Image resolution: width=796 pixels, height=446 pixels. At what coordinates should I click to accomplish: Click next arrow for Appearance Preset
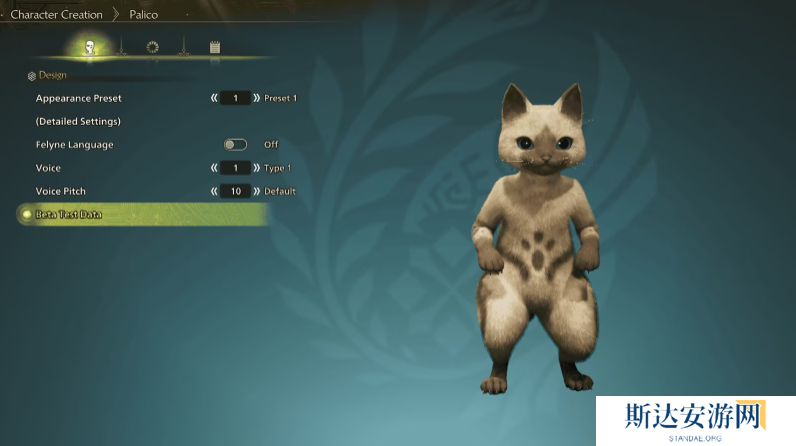(257, 98)
